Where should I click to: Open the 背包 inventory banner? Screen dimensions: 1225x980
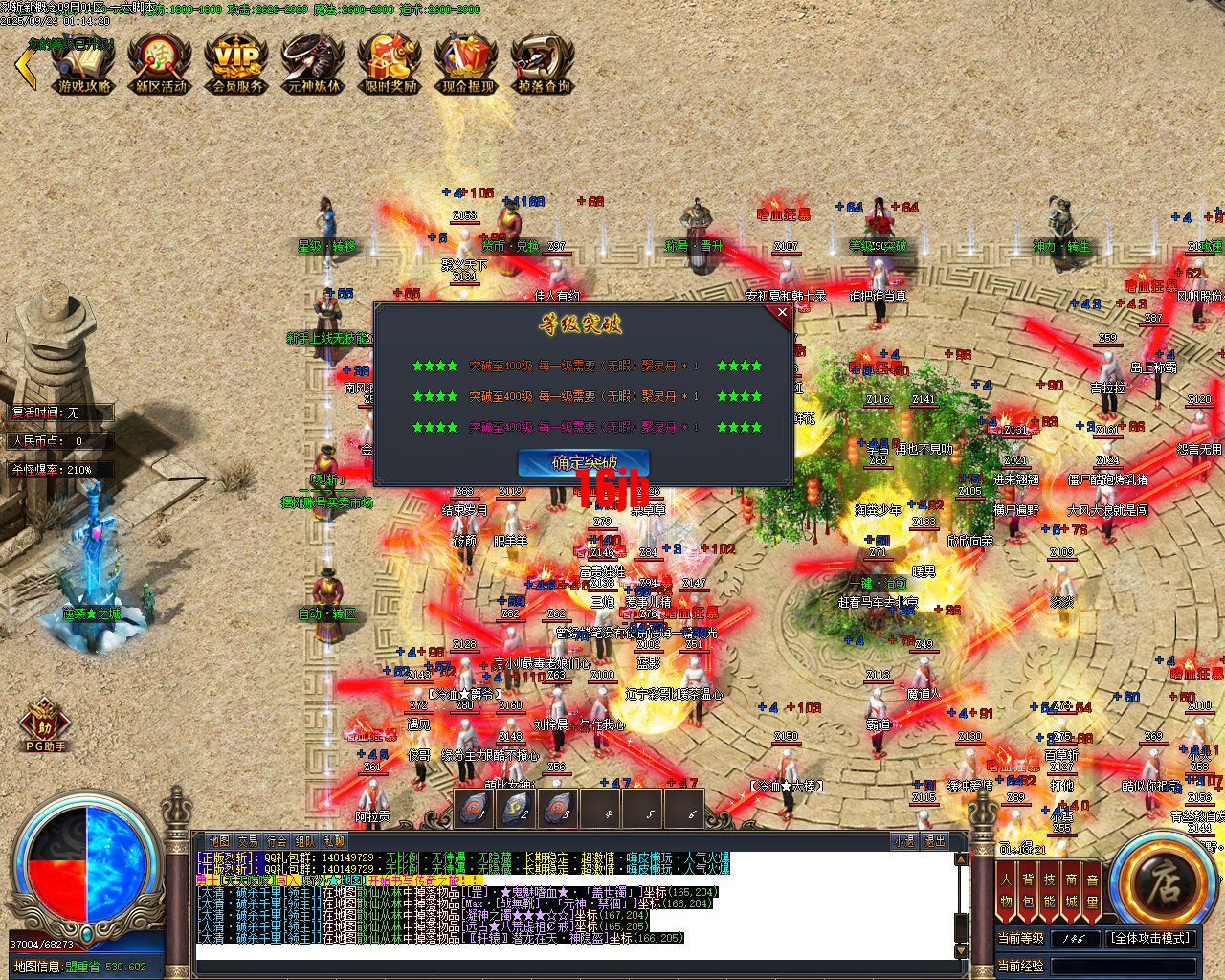(x=1027, y=888)
